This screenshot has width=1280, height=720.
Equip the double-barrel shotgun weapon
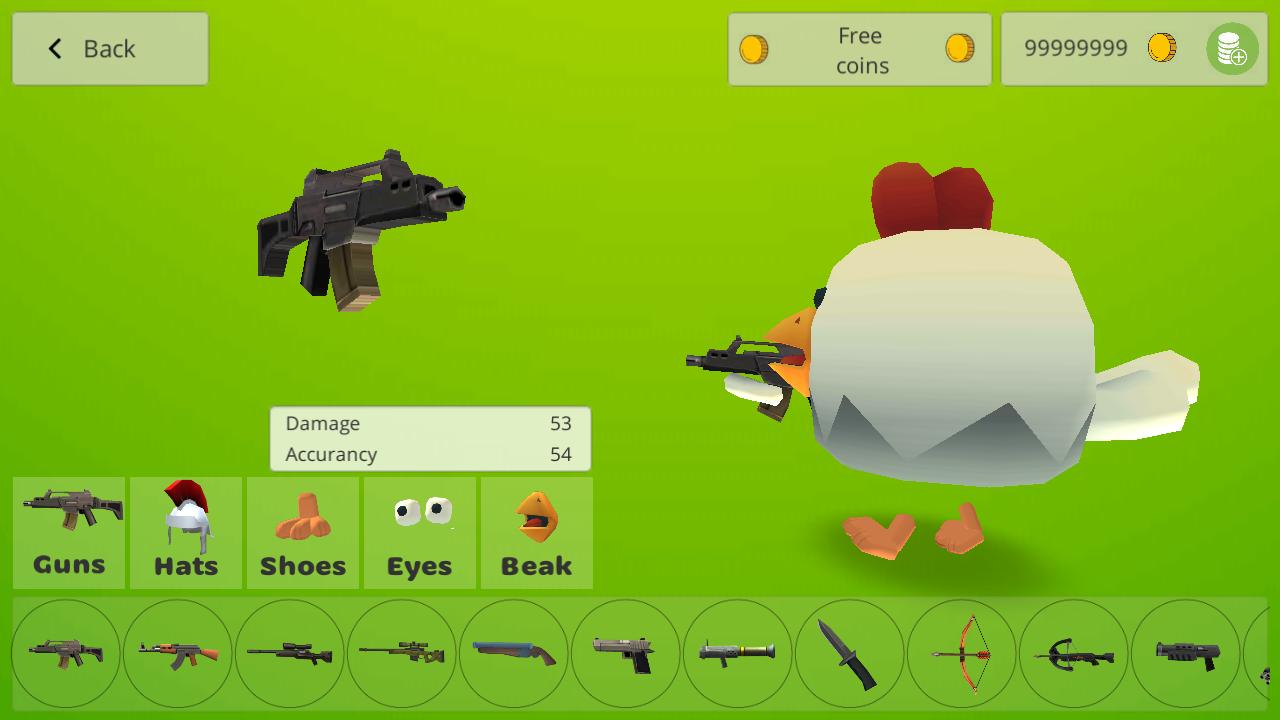tap(513, 653)
